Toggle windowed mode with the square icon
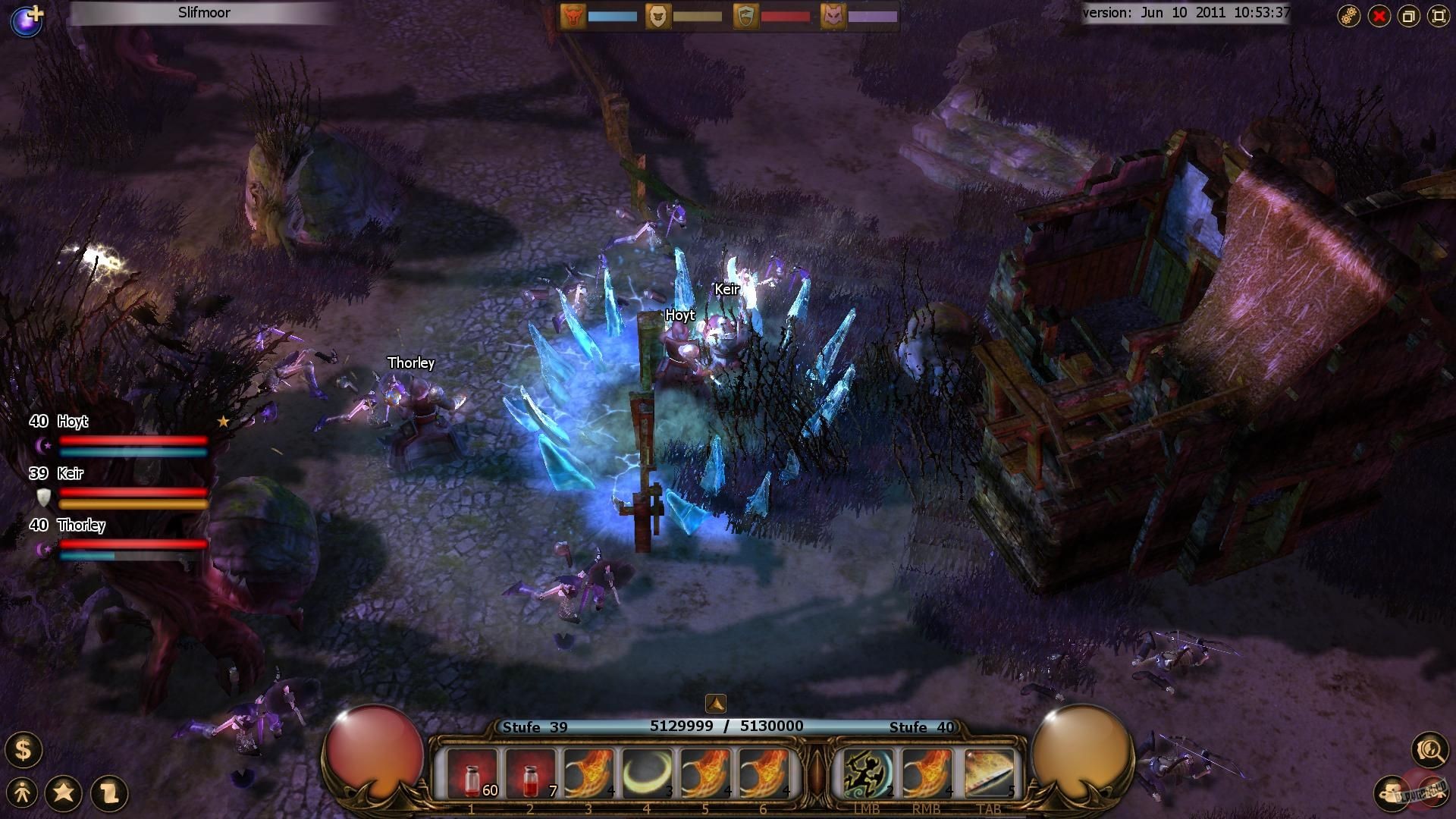 point(1409,15)
